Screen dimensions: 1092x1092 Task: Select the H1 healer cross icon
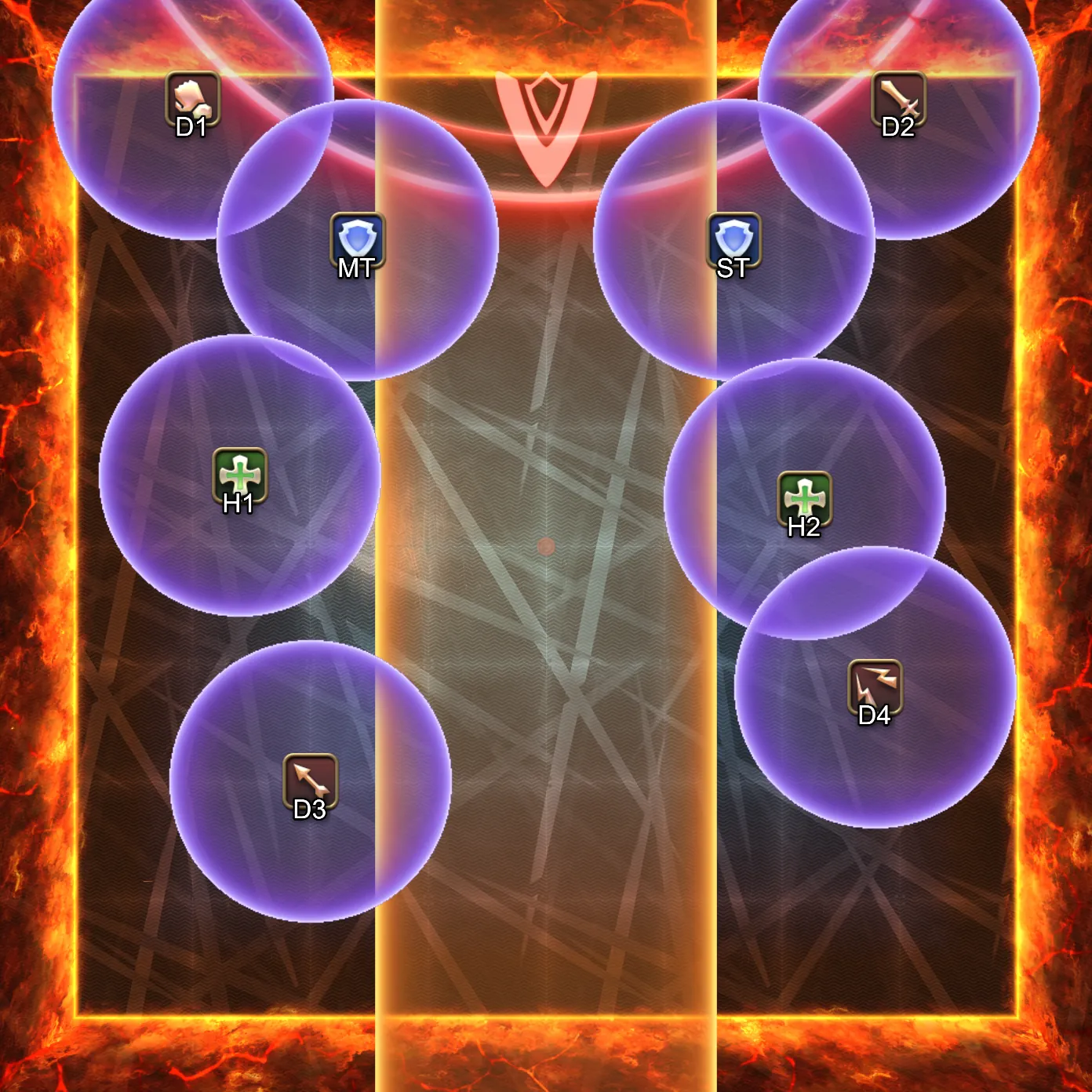tap(240, 475)
